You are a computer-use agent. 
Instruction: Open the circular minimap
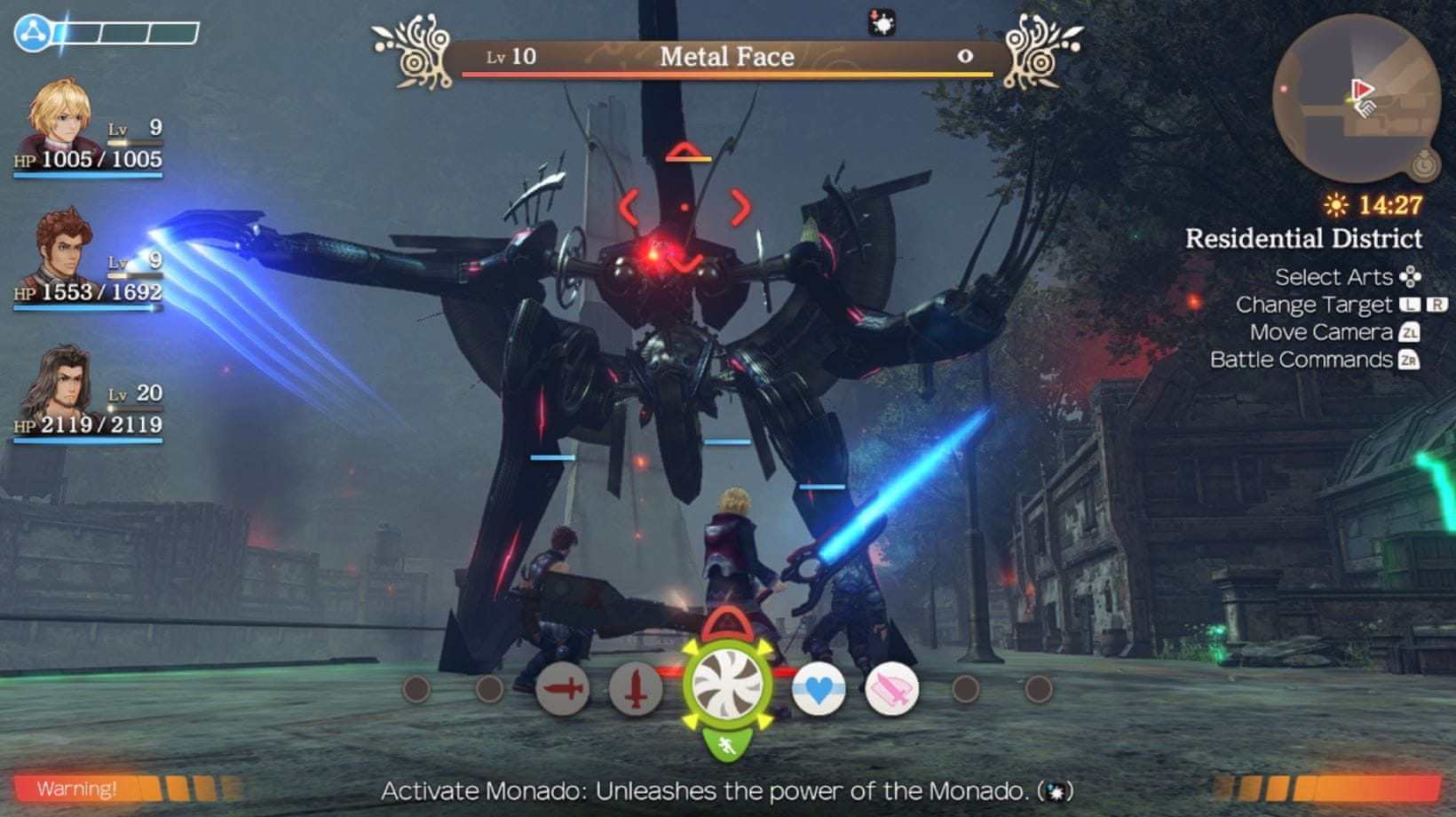(1356, 98)
